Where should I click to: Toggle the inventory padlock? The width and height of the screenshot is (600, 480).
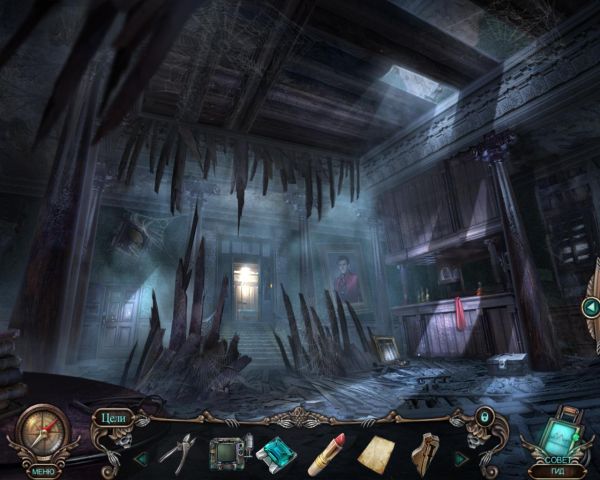(x=485, y=415)
